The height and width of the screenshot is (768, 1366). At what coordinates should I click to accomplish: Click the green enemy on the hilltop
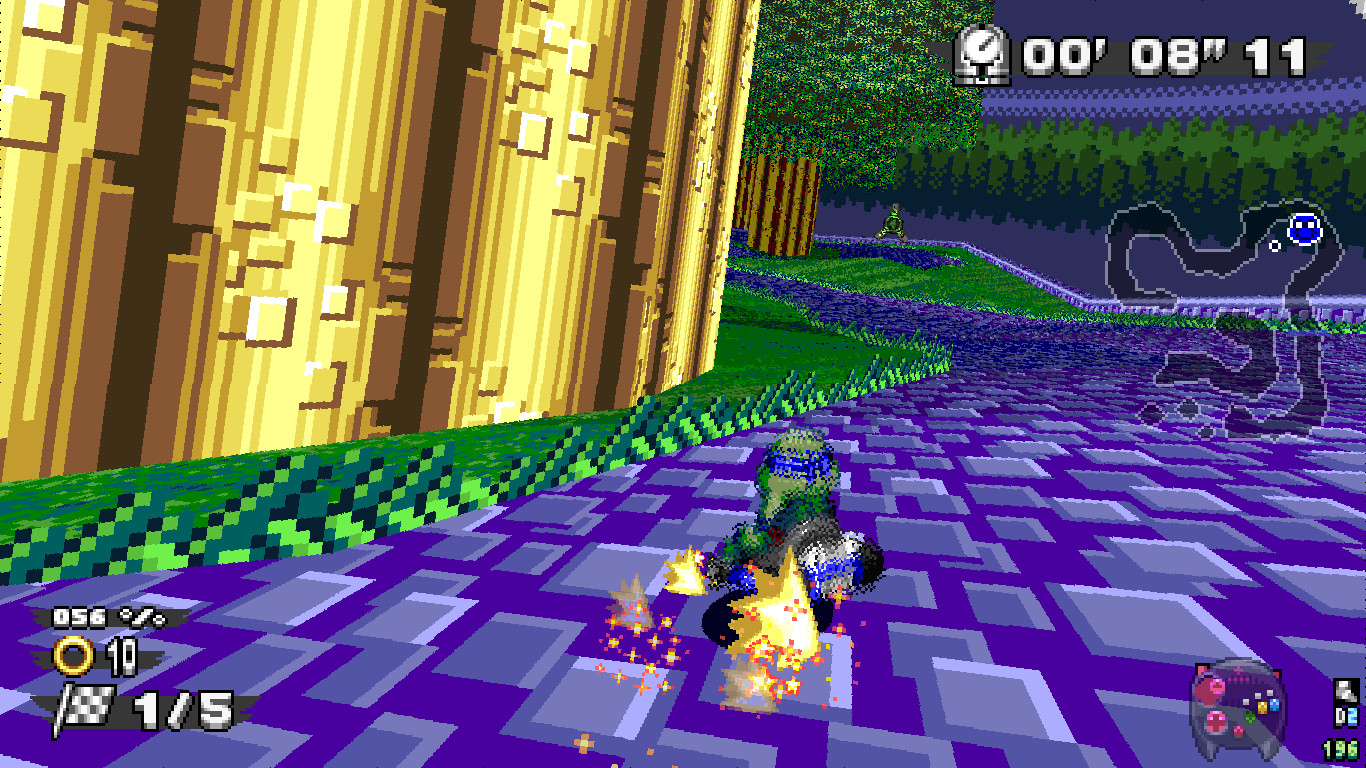click(x=893, y=220)
